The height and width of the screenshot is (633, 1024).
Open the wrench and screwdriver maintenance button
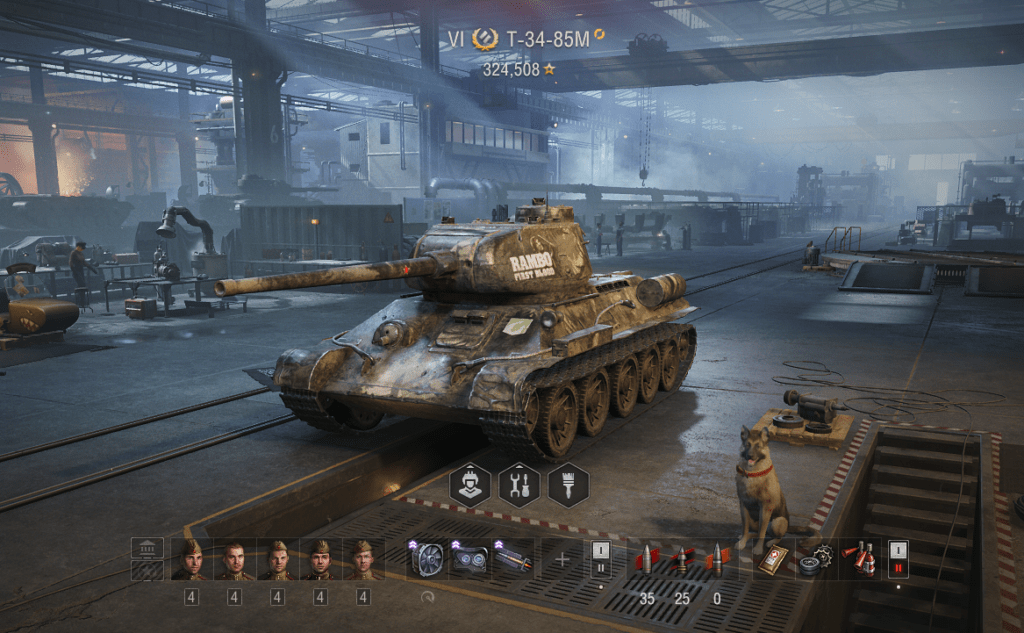(x=519, y=485)
